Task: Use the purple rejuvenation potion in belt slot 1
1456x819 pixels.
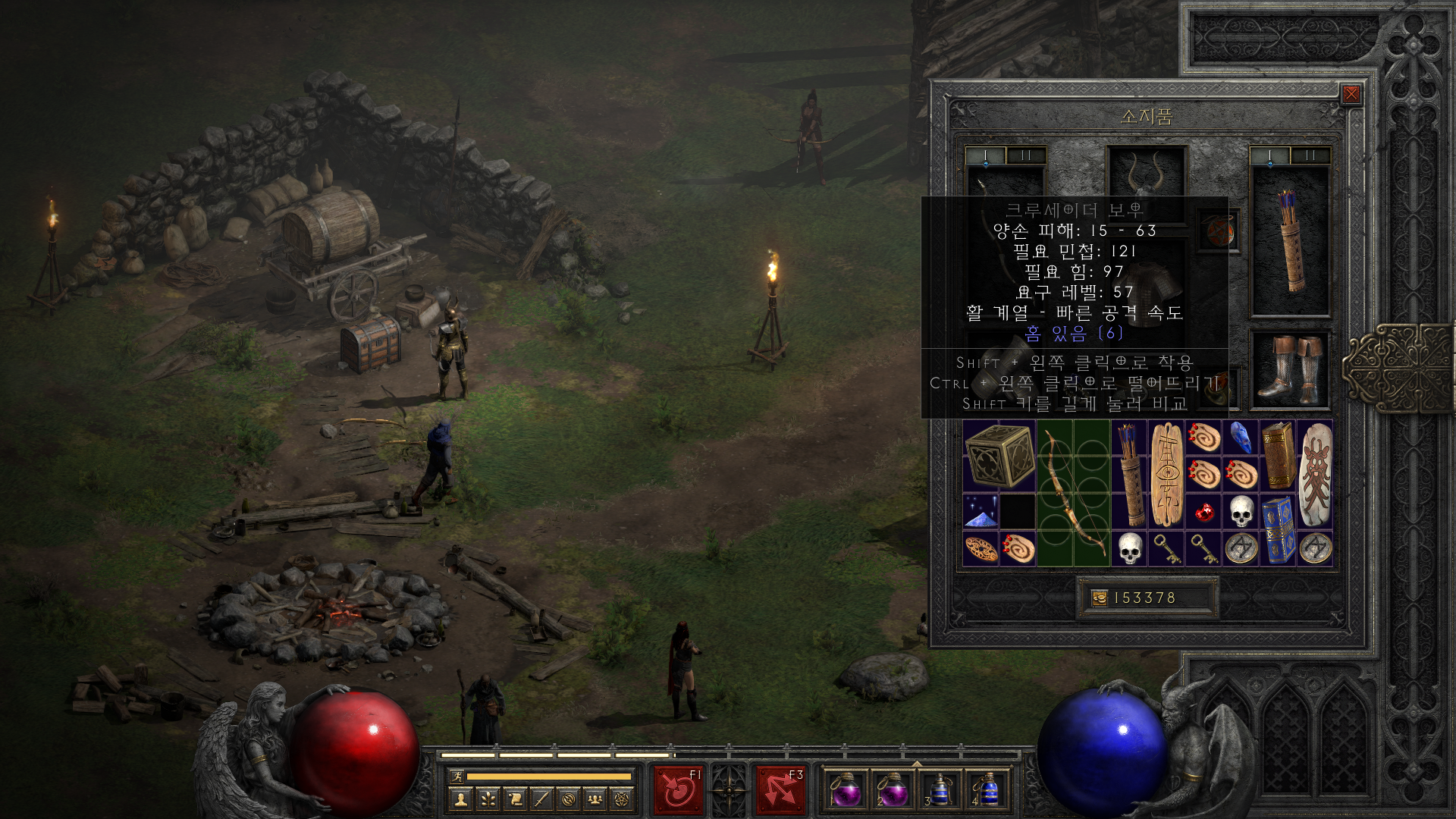Action: tap(846, 791)
